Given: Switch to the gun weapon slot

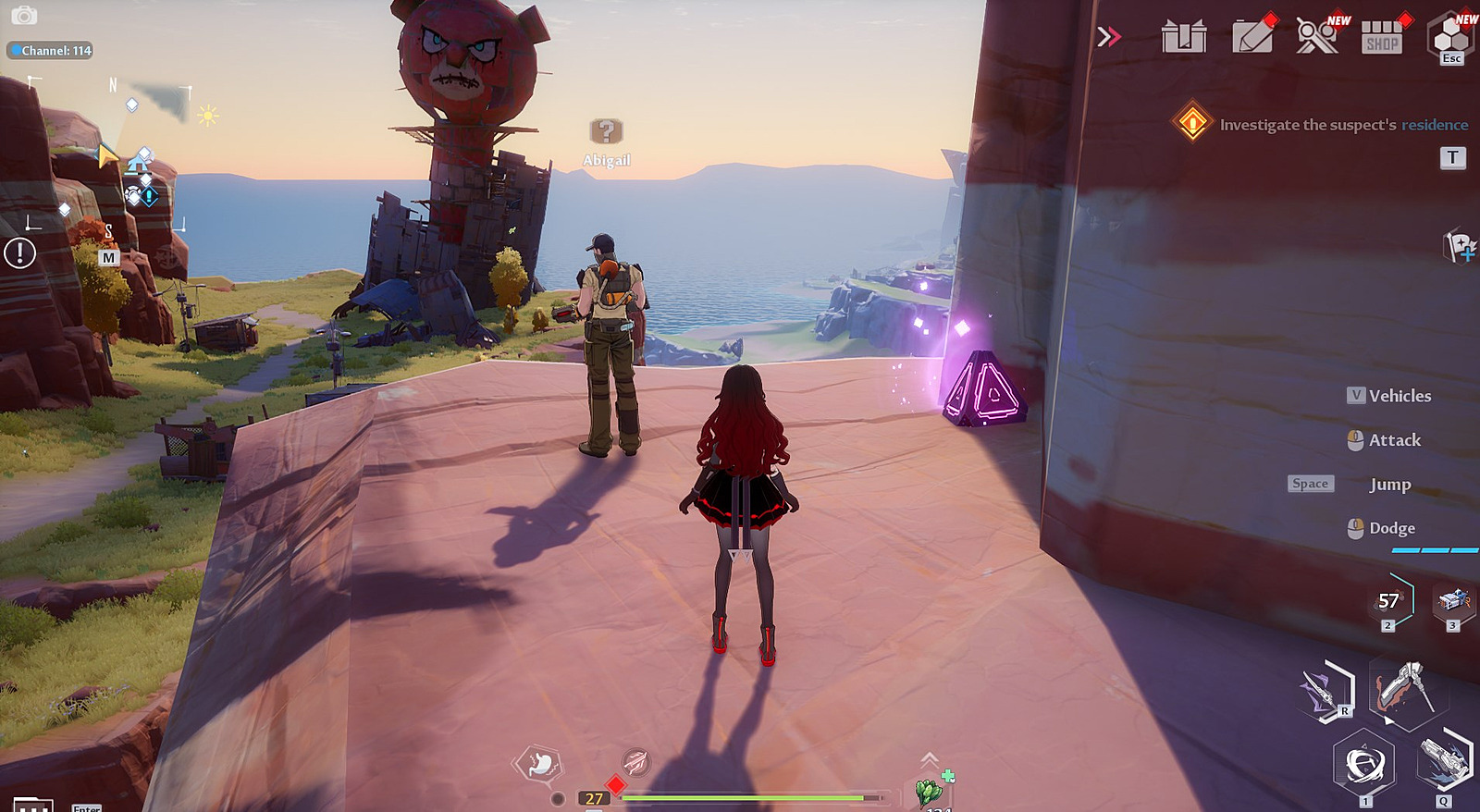Looking at the screenshot, I should click(x=1444, y=763).
